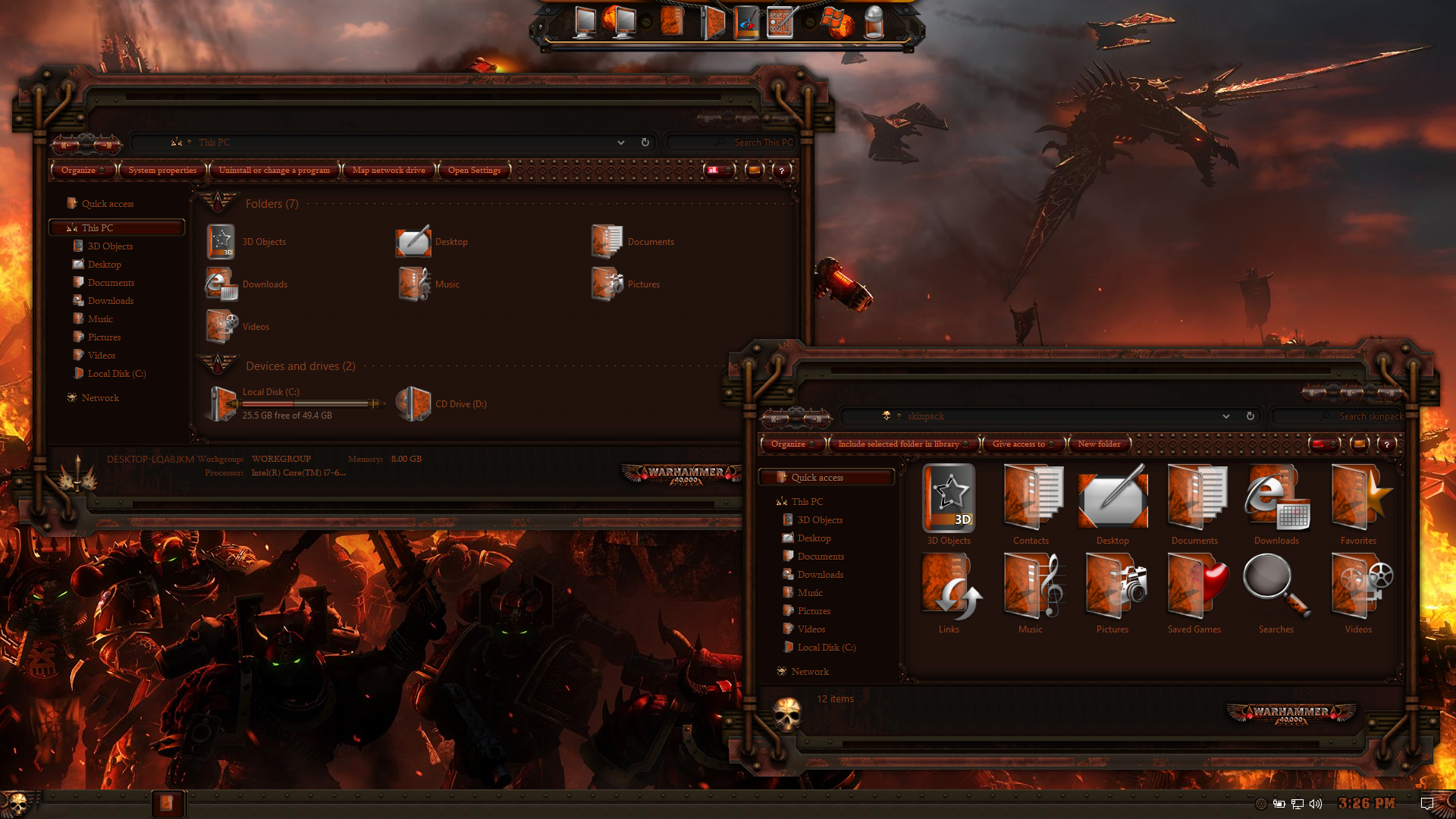Click Uninstall or change a program

click(x=275, y=171)
